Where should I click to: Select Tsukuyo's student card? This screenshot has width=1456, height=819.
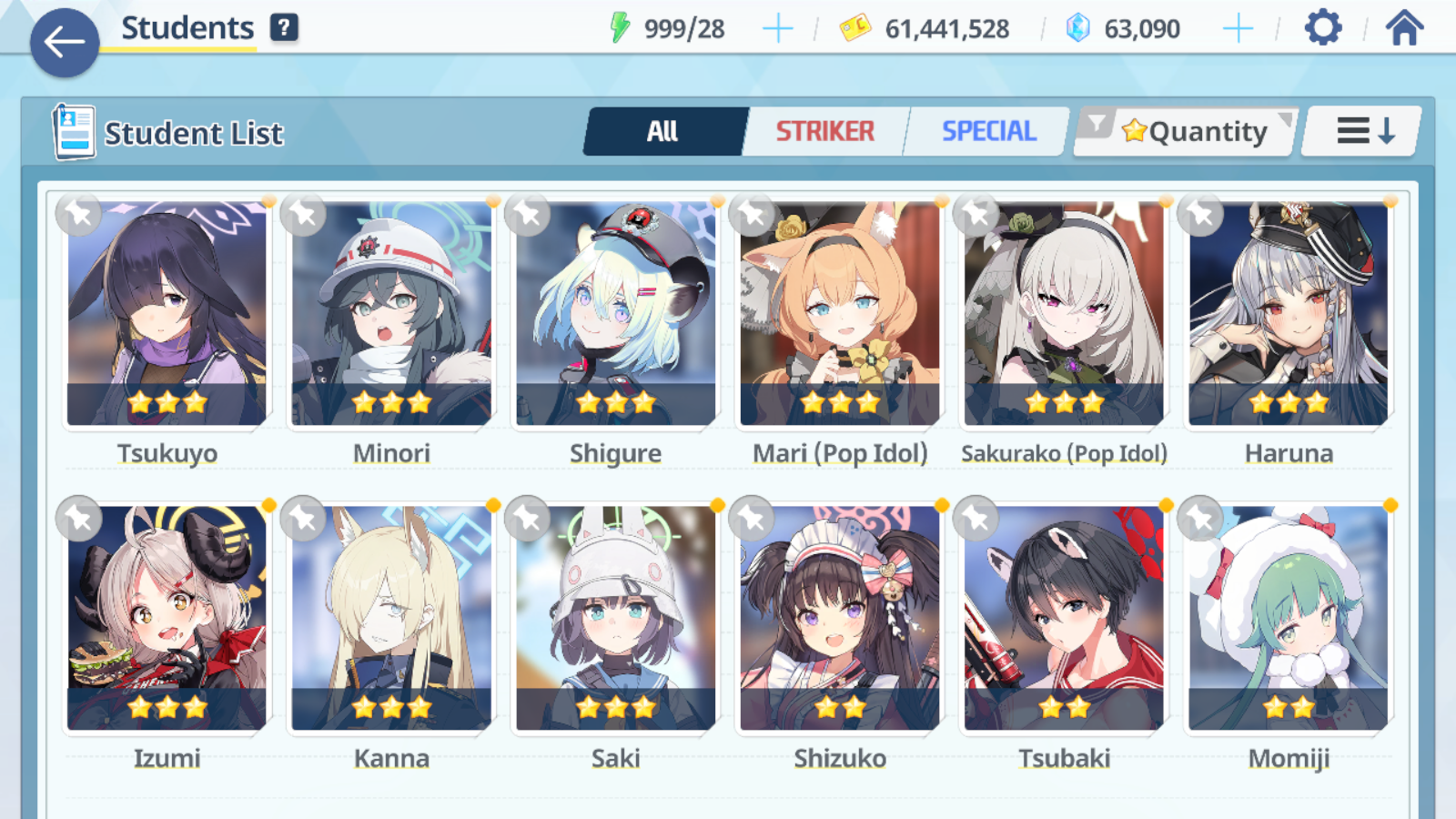pos(167,314)
